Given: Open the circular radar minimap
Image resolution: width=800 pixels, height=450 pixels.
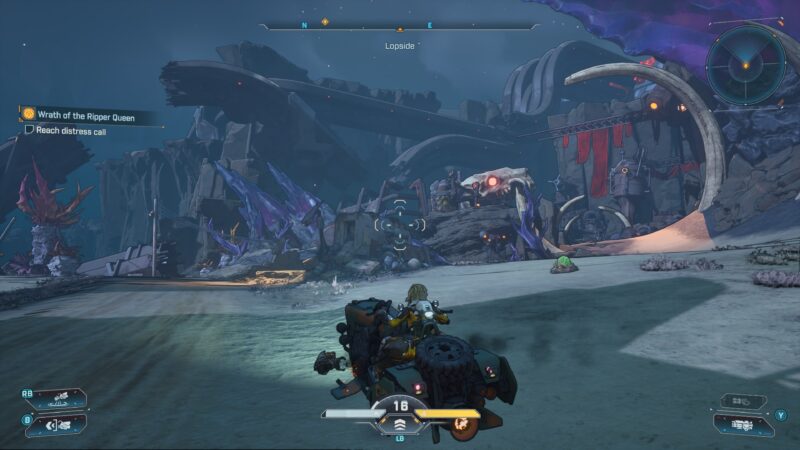Looking at the screenshot, I should tap(745, 65).
